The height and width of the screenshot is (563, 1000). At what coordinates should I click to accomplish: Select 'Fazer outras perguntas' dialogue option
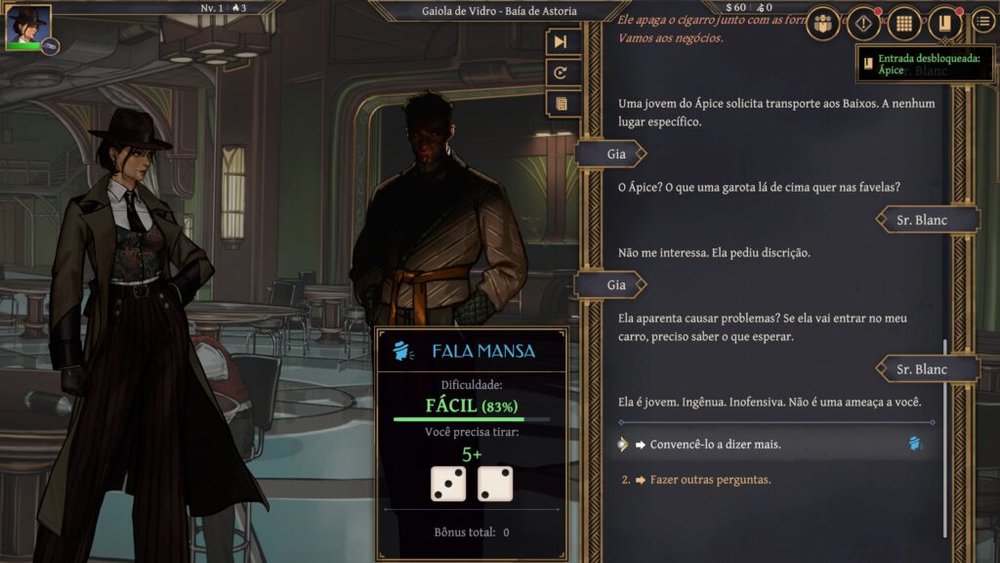click(x=710, y=480)
